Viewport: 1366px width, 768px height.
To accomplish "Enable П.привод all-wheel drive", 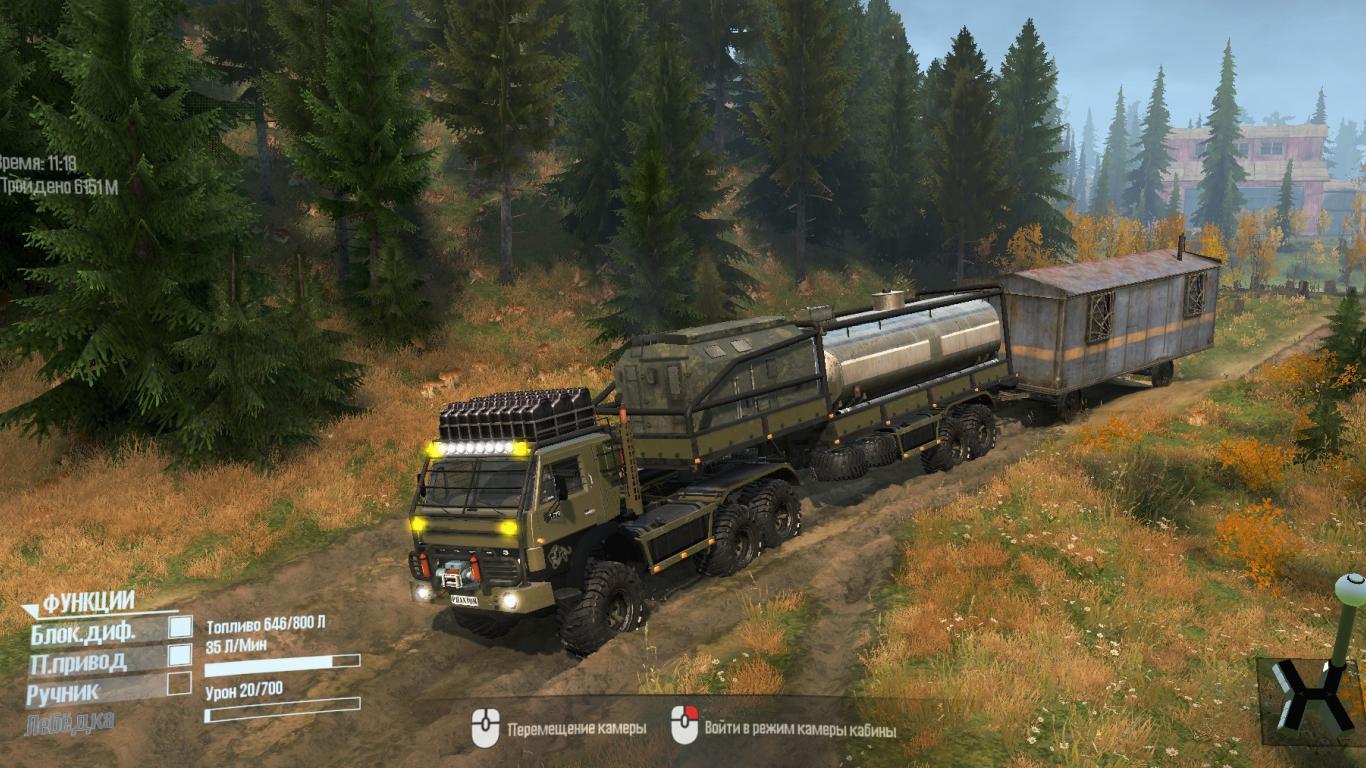I will click(180, 655).
